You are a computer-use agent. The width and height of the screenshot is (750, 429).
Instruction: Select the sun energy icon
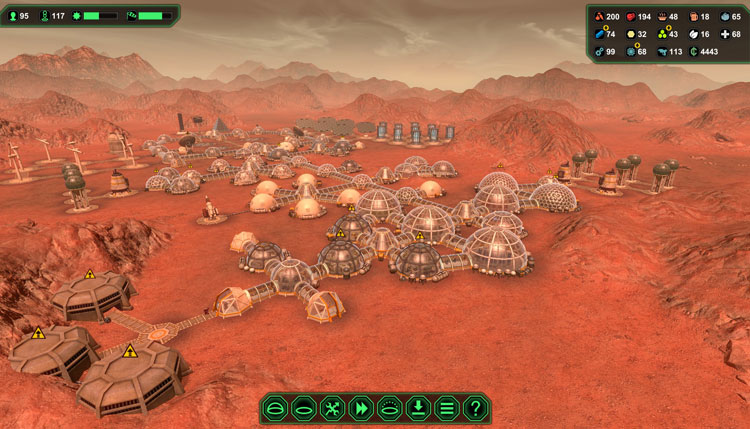tap(628, 34)
